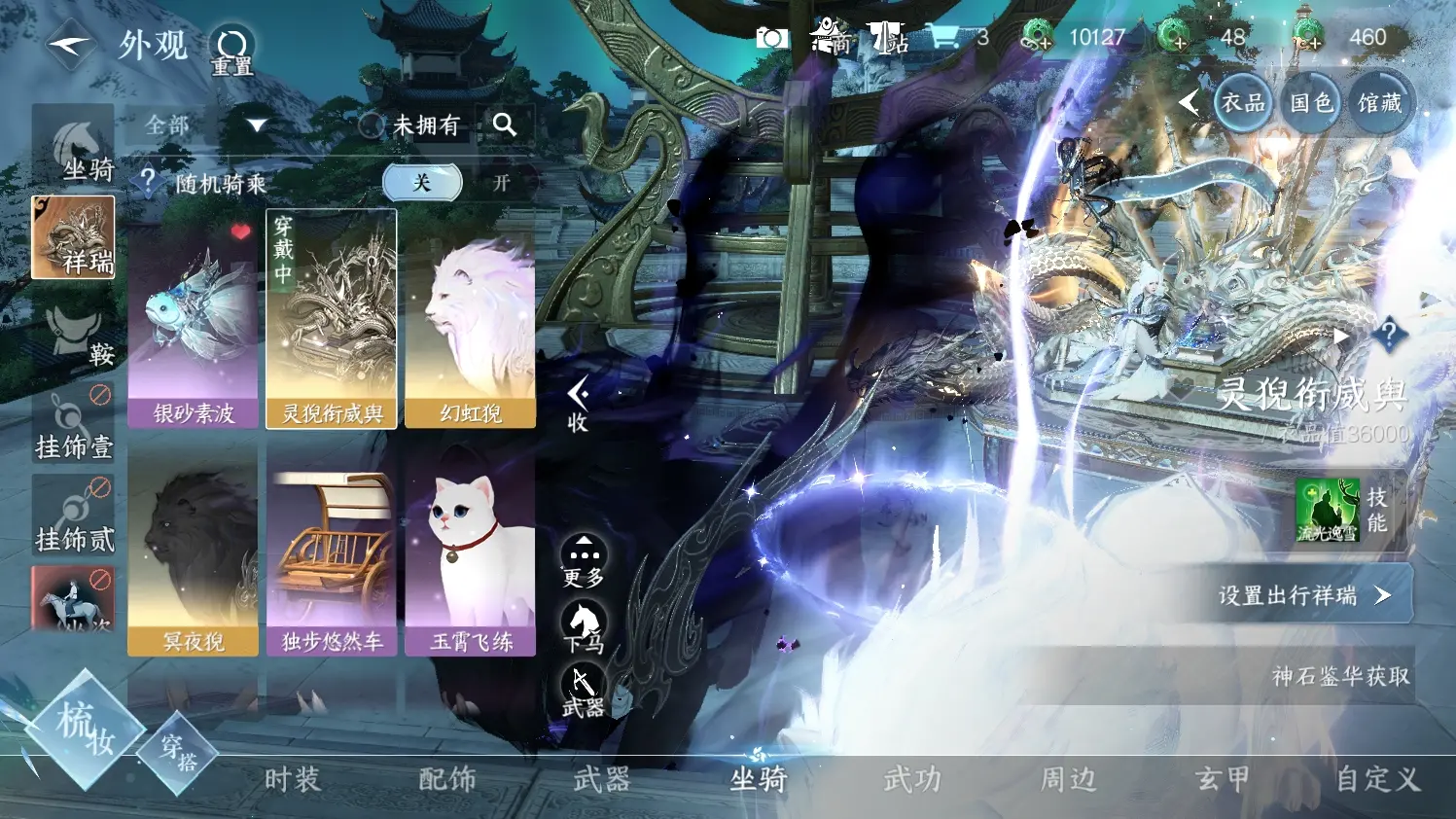The image size is (1456, 819).
Task: Click the 重置 reset button
Action: pos(232,50)
